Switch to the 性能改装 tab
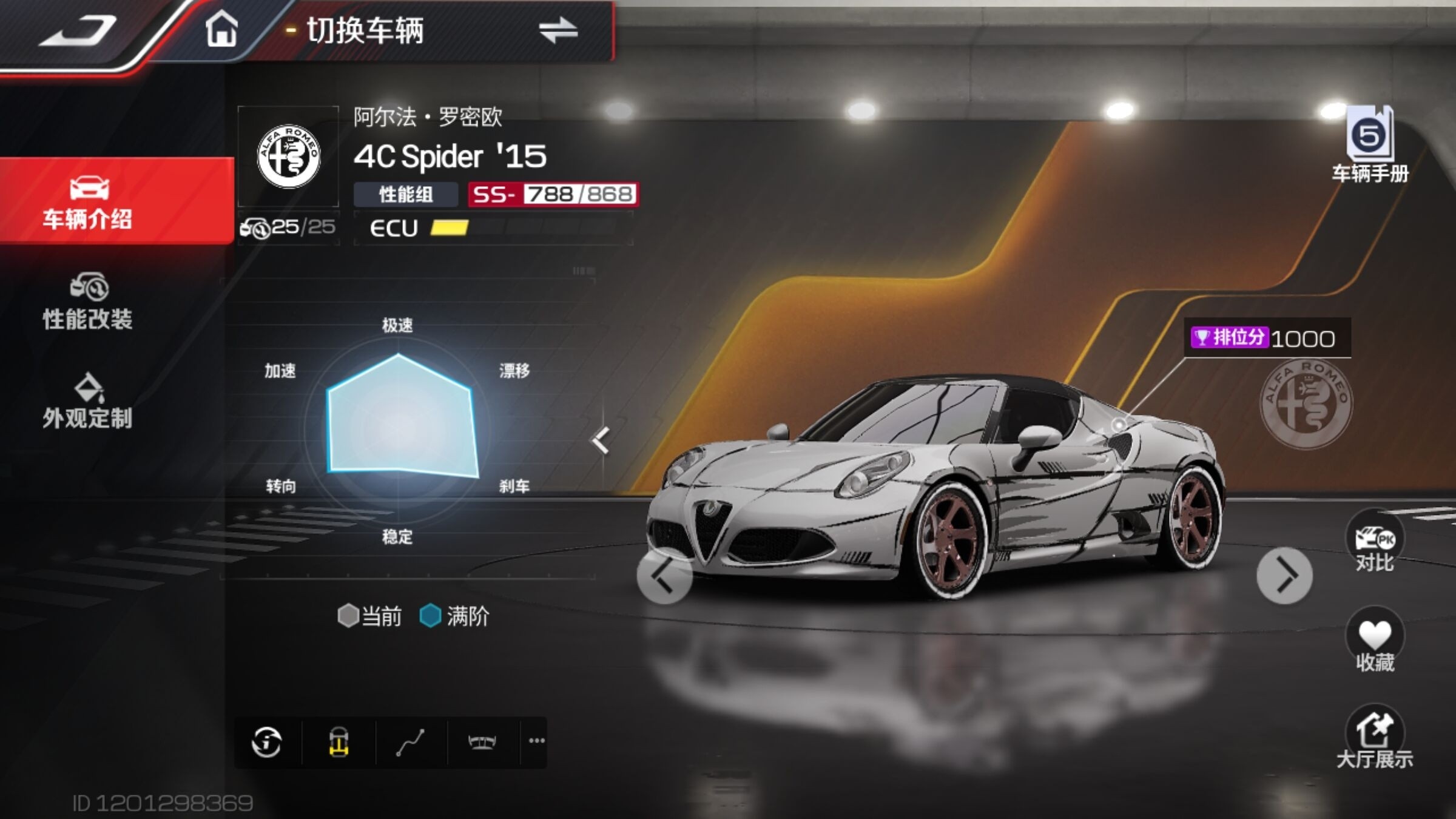1456x819 pixels. click(88, 302)
